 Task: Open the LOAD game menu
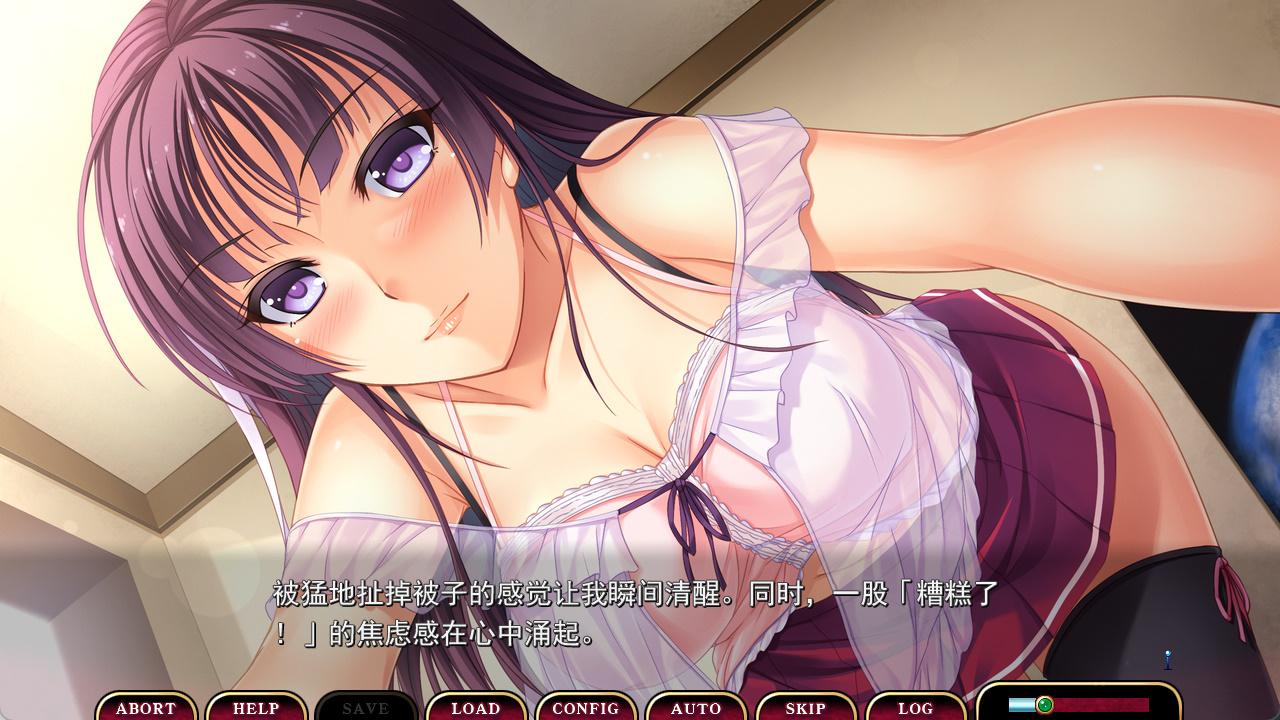click(476, 708)
